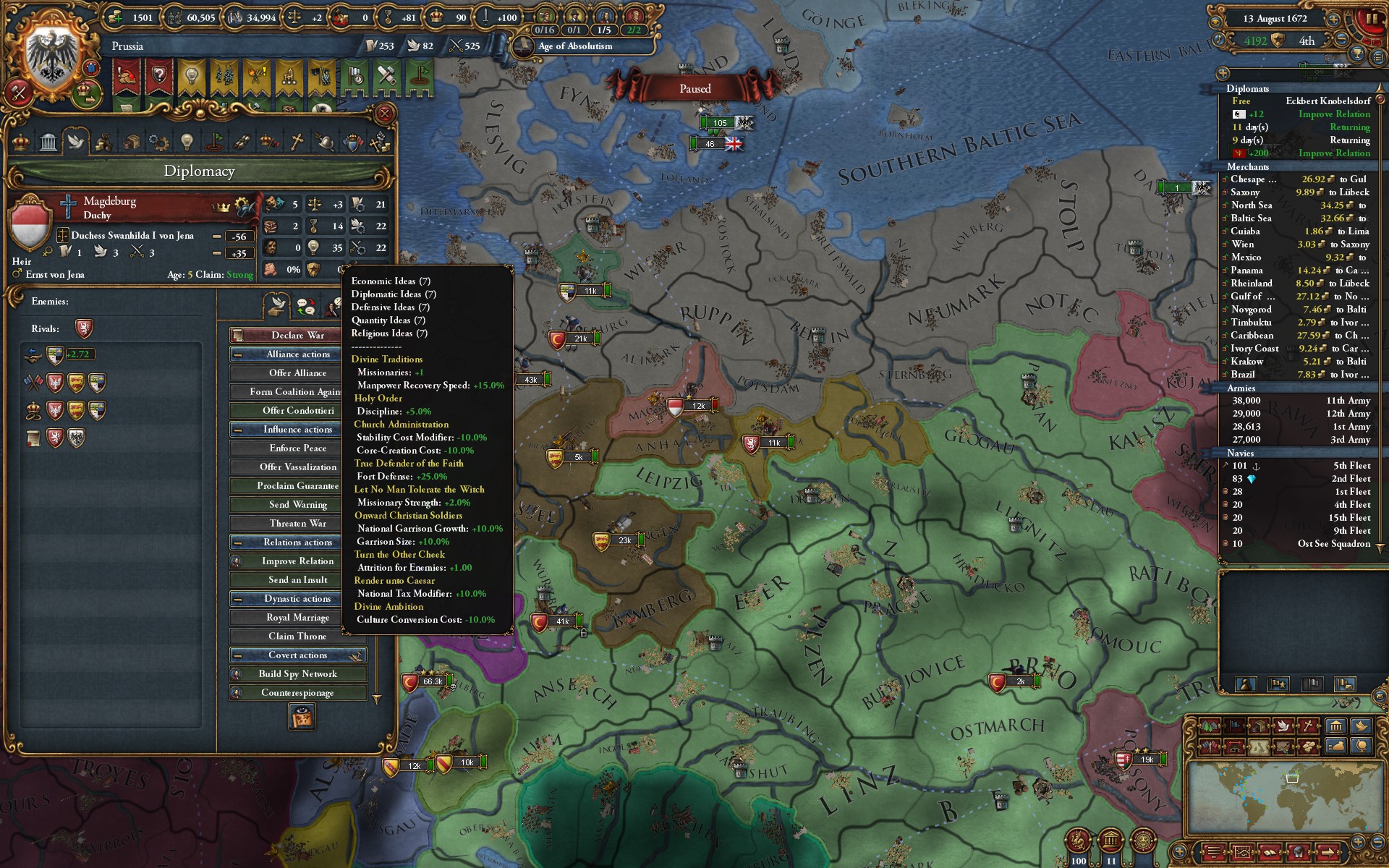Screen dimensions: 1389x868
Task: Collapse the Covert actions section
Action: [x=239, y=655]
